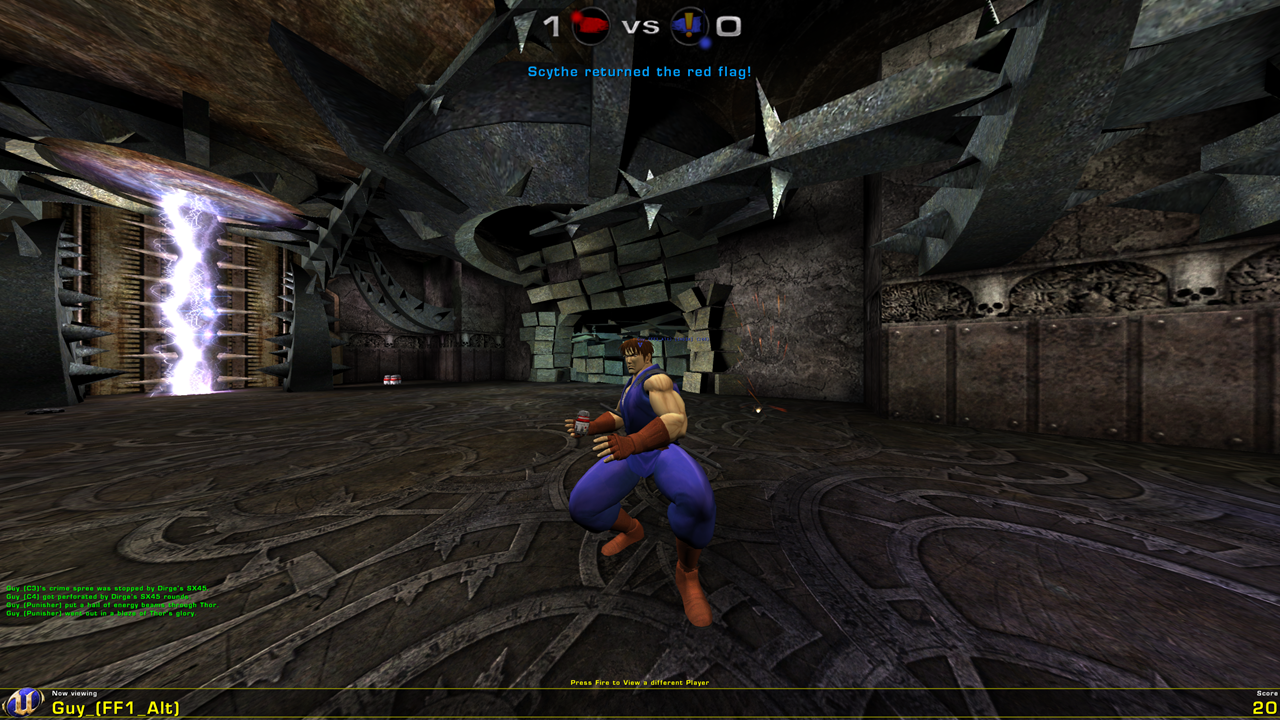The image size is (1280, 720).
Task: Toggle the 'Now viewing' spectator label
Action: [74, 693]
